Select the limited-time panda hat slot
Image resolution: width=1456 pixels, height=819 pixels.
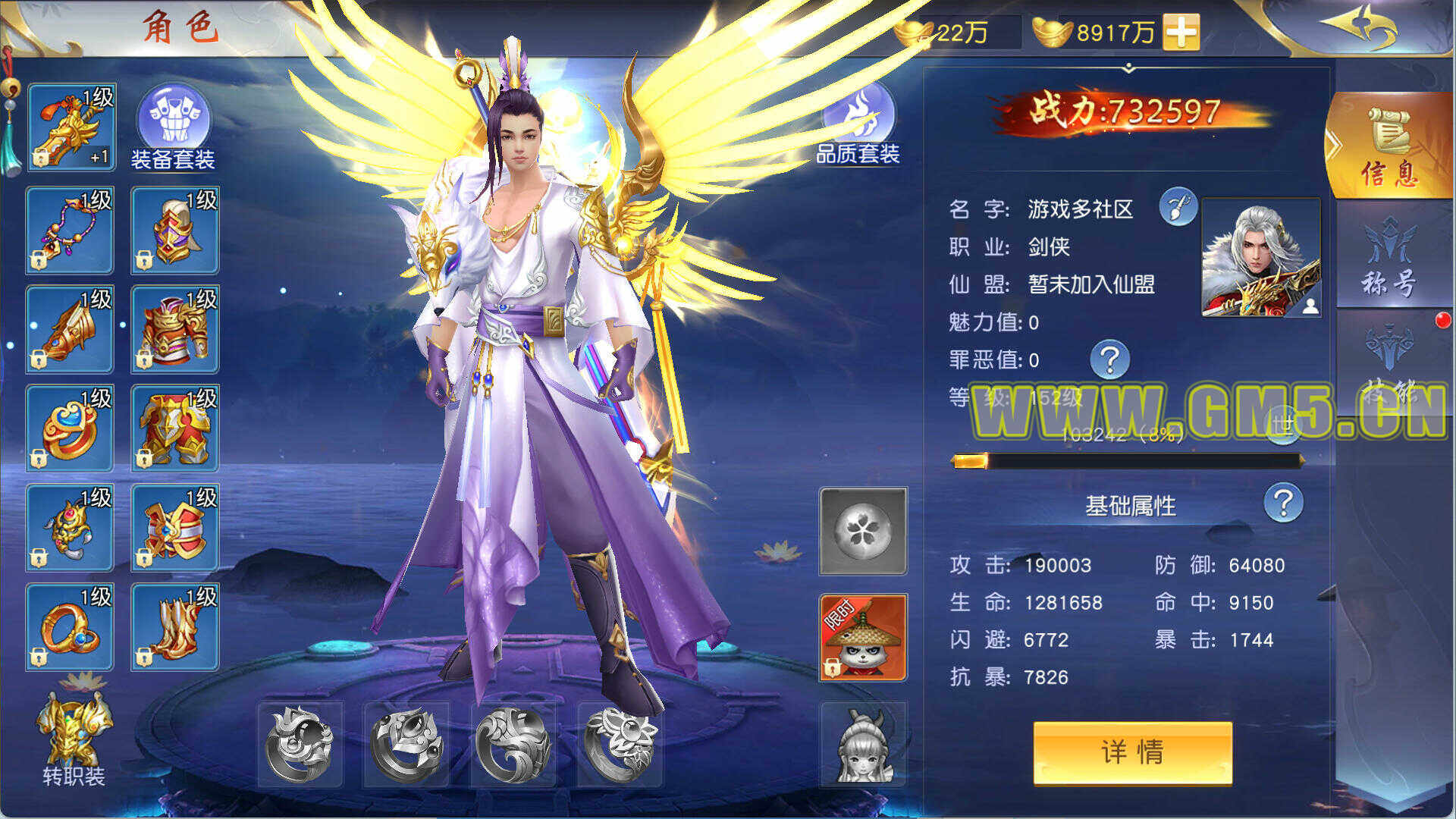(x=863, y=637)
